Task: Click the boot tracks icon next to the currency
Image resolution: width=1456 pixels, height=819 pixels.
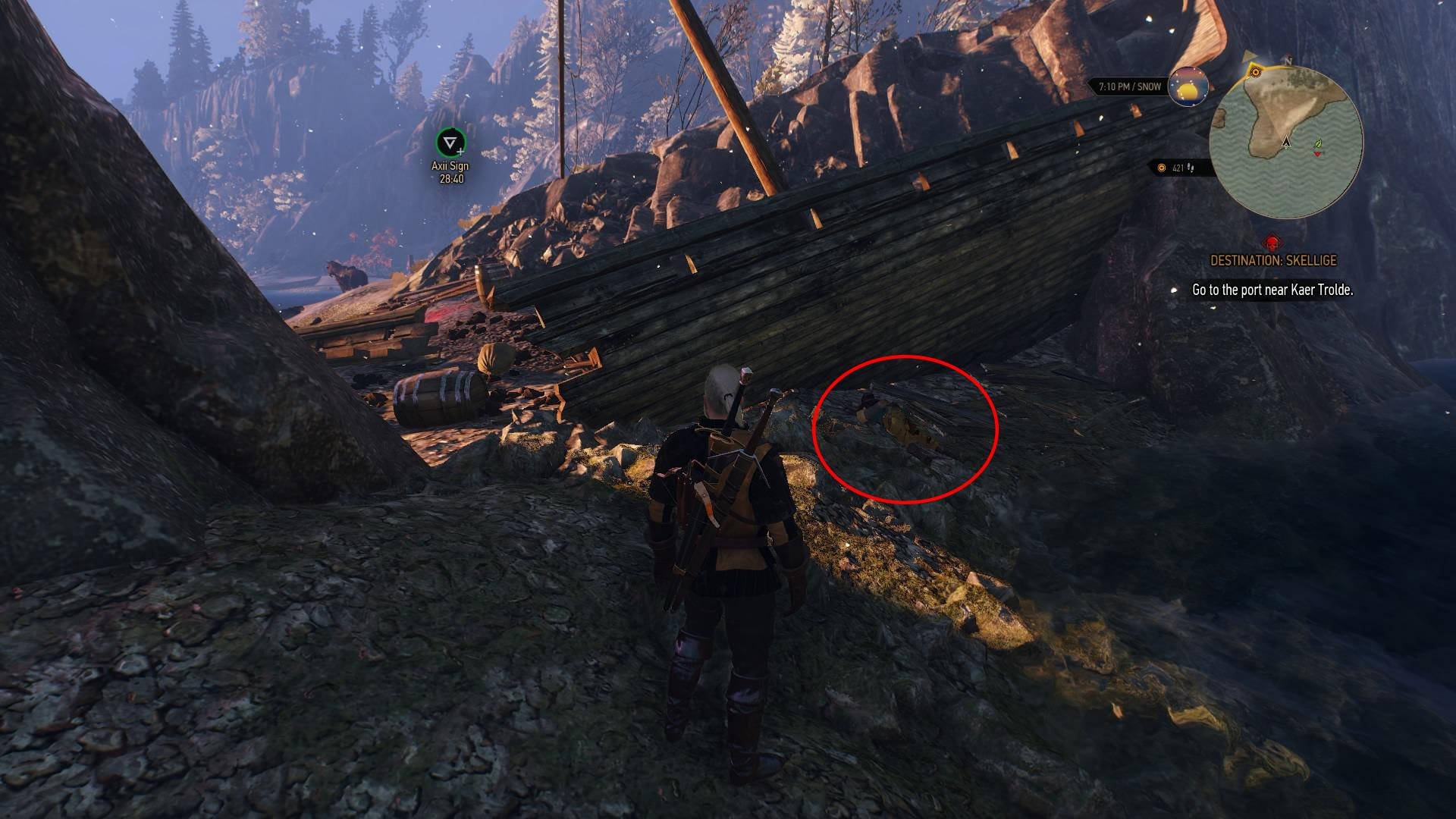Action: (x=1191, y=170)
